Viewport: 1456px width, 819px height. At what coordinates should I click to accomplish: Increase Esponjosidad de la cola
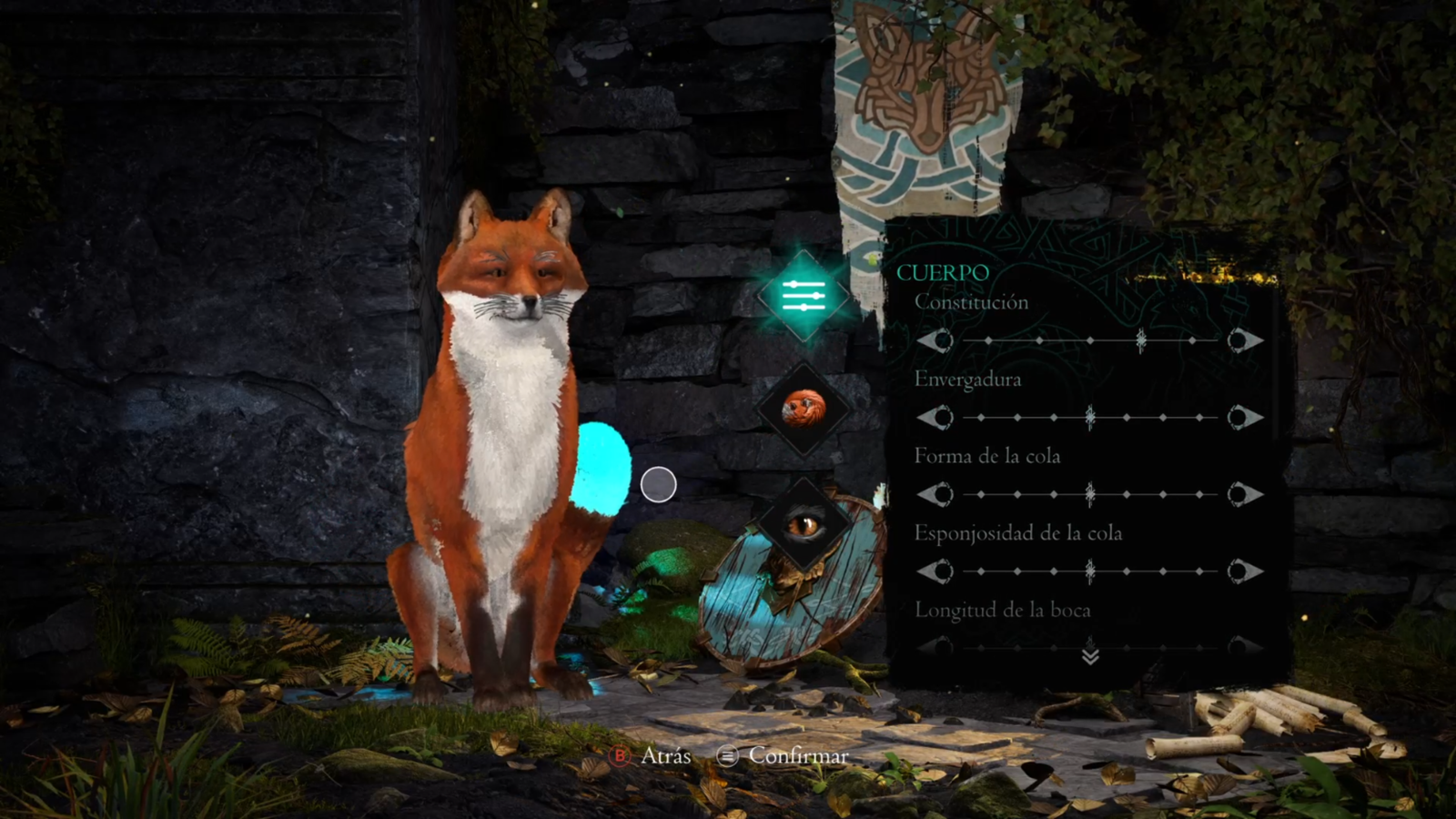coord(1243,571)
